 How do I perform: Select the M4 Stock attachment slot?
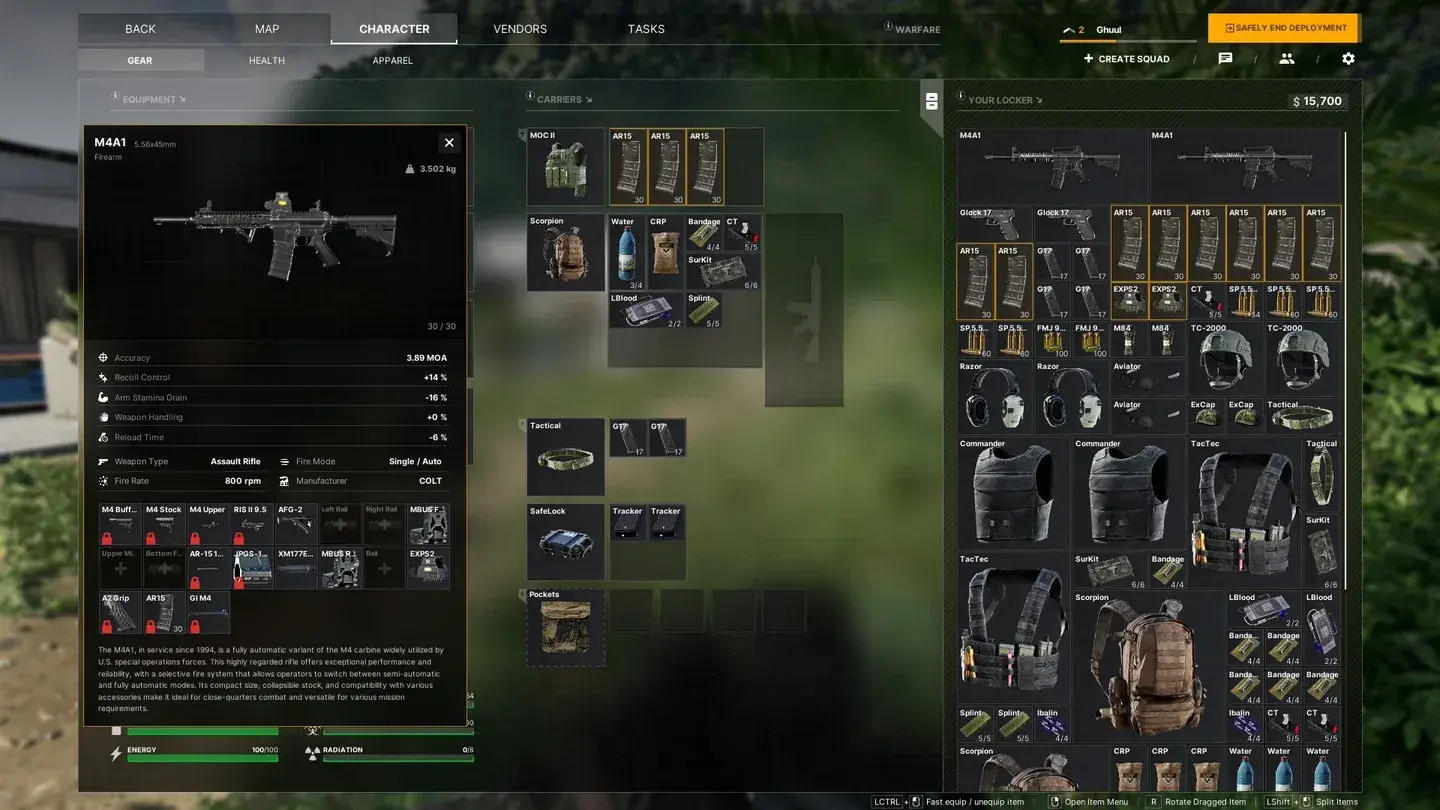(x=163, y=522)
